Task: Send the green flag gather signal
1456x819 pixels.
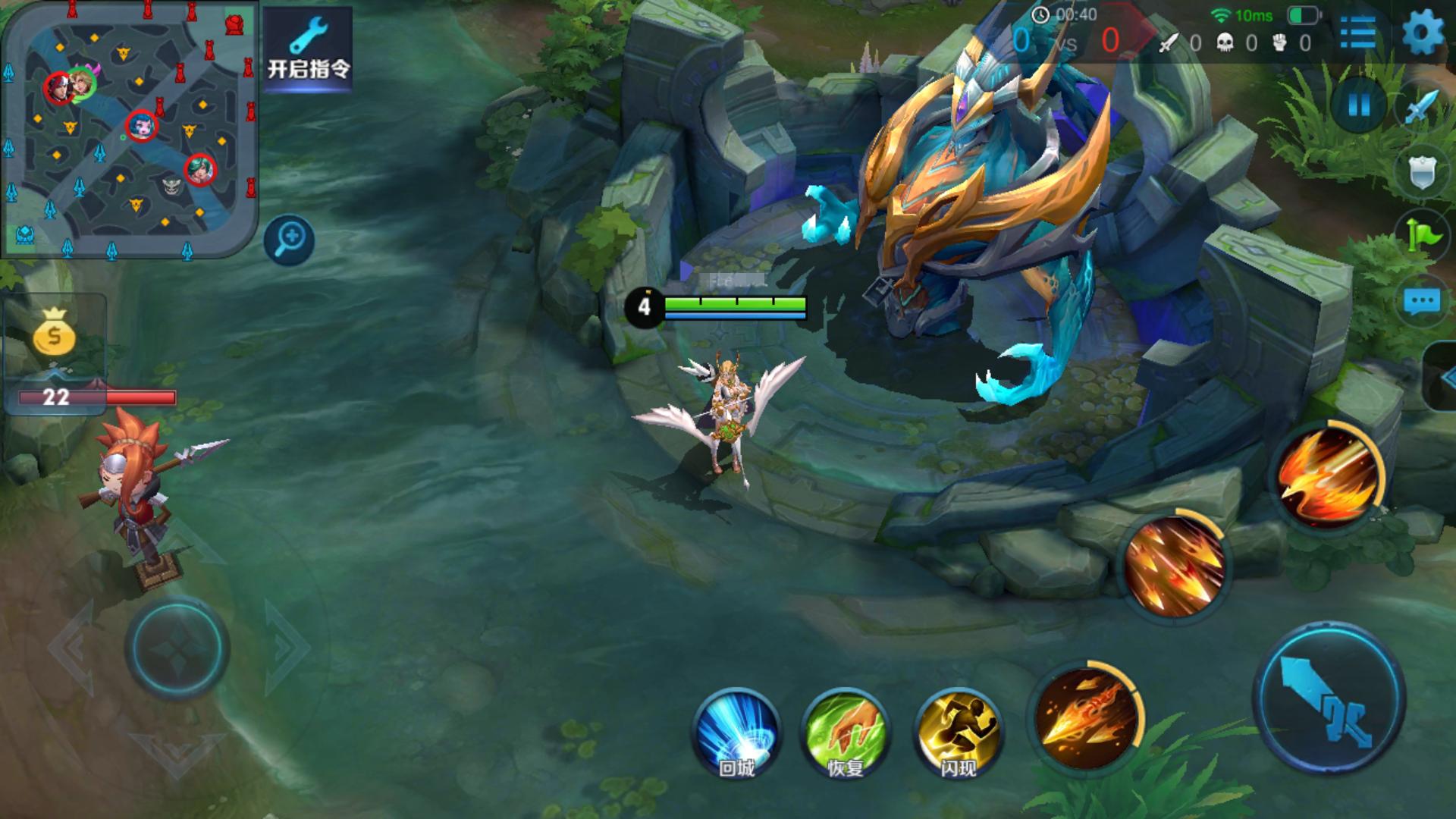Action: tap(1423, 235)
